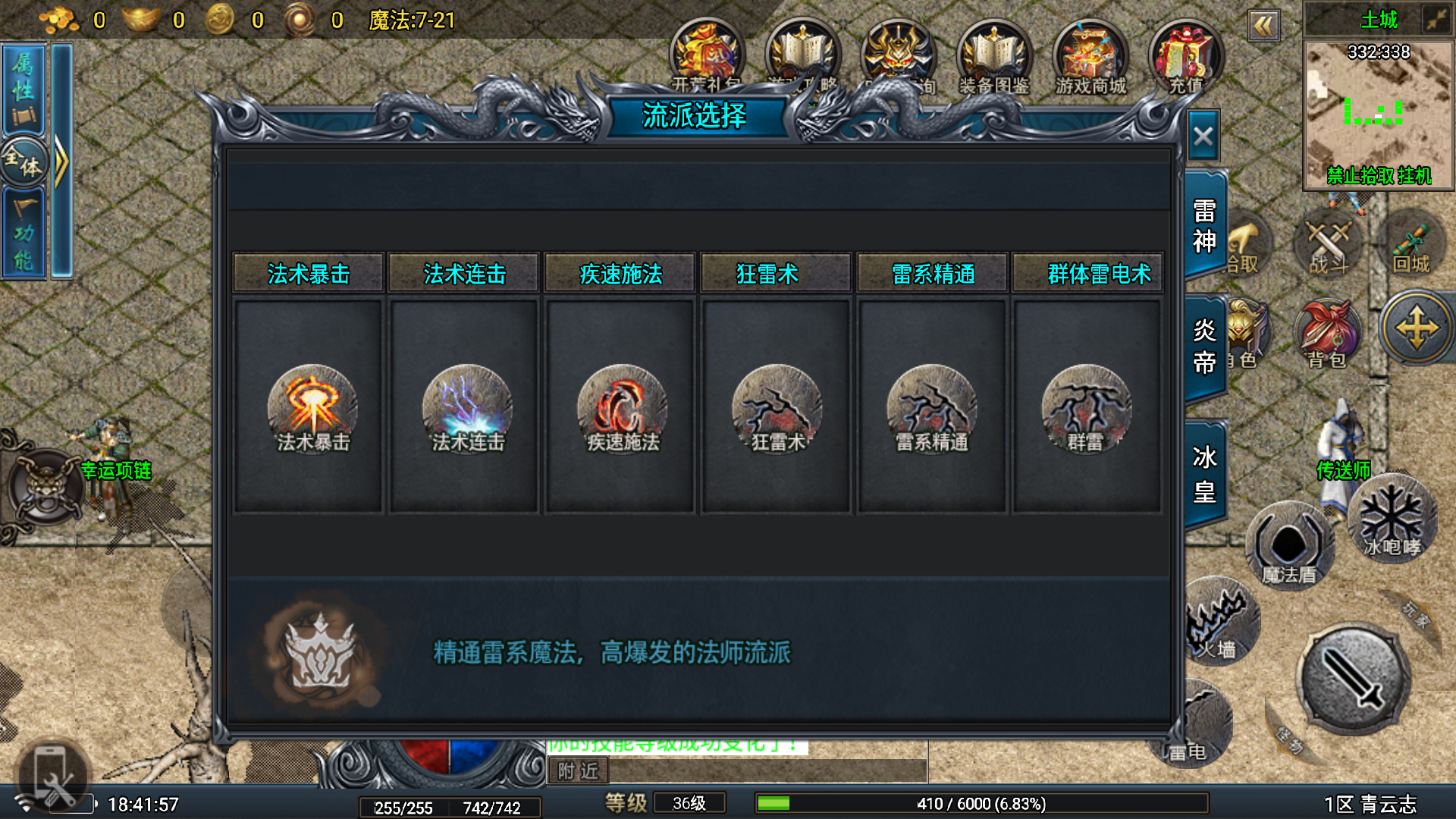
Task: Open the 背包 backpack
Action: 1329,334
